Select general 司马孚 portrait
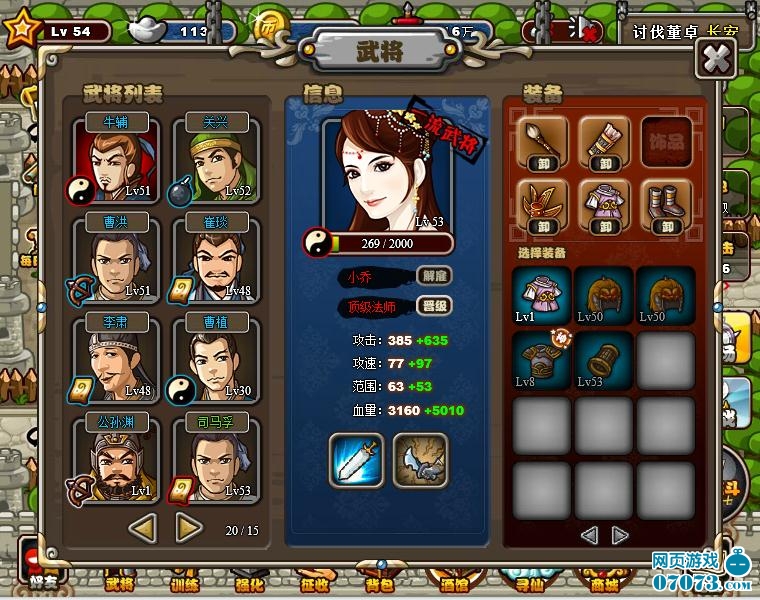 [x=215, y=460]
